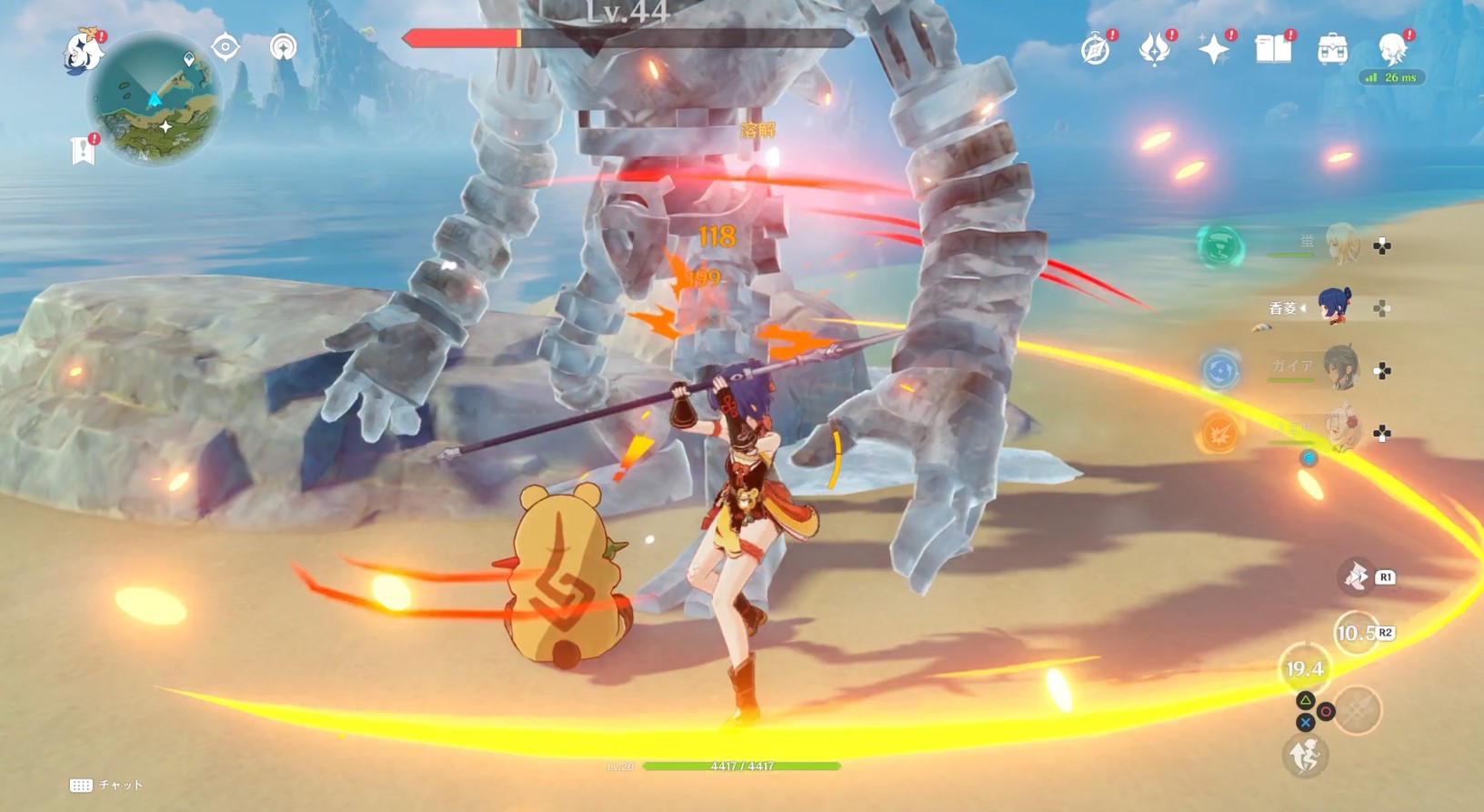Image resolution: width=1484 pixels, height=812 pixels.
Task: Switch to party member ガイア
Action: tap(1340, 368)
